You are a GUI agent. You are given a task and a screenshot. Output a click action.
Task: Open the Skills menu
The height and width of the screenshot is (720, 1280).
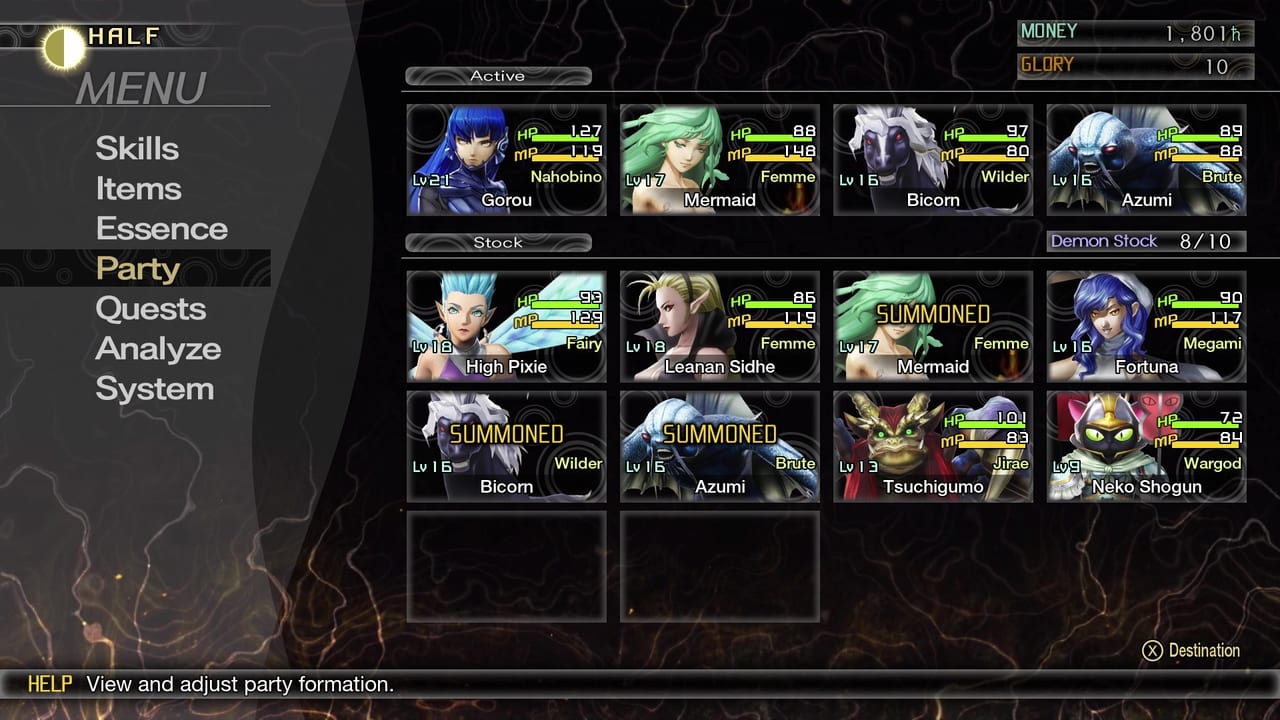[x=137, y=148]
